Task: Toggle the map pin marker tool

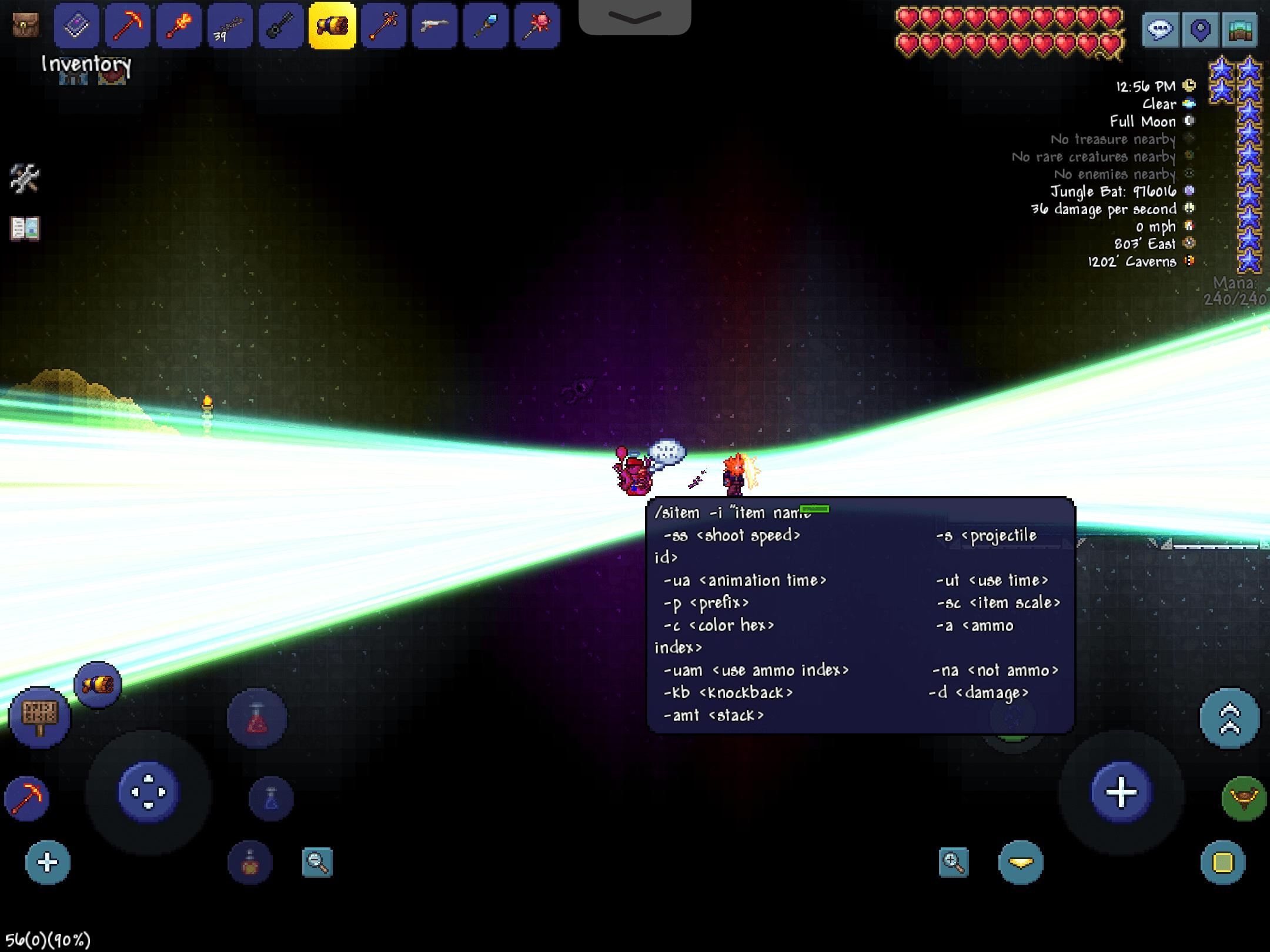Action: 1201,29
